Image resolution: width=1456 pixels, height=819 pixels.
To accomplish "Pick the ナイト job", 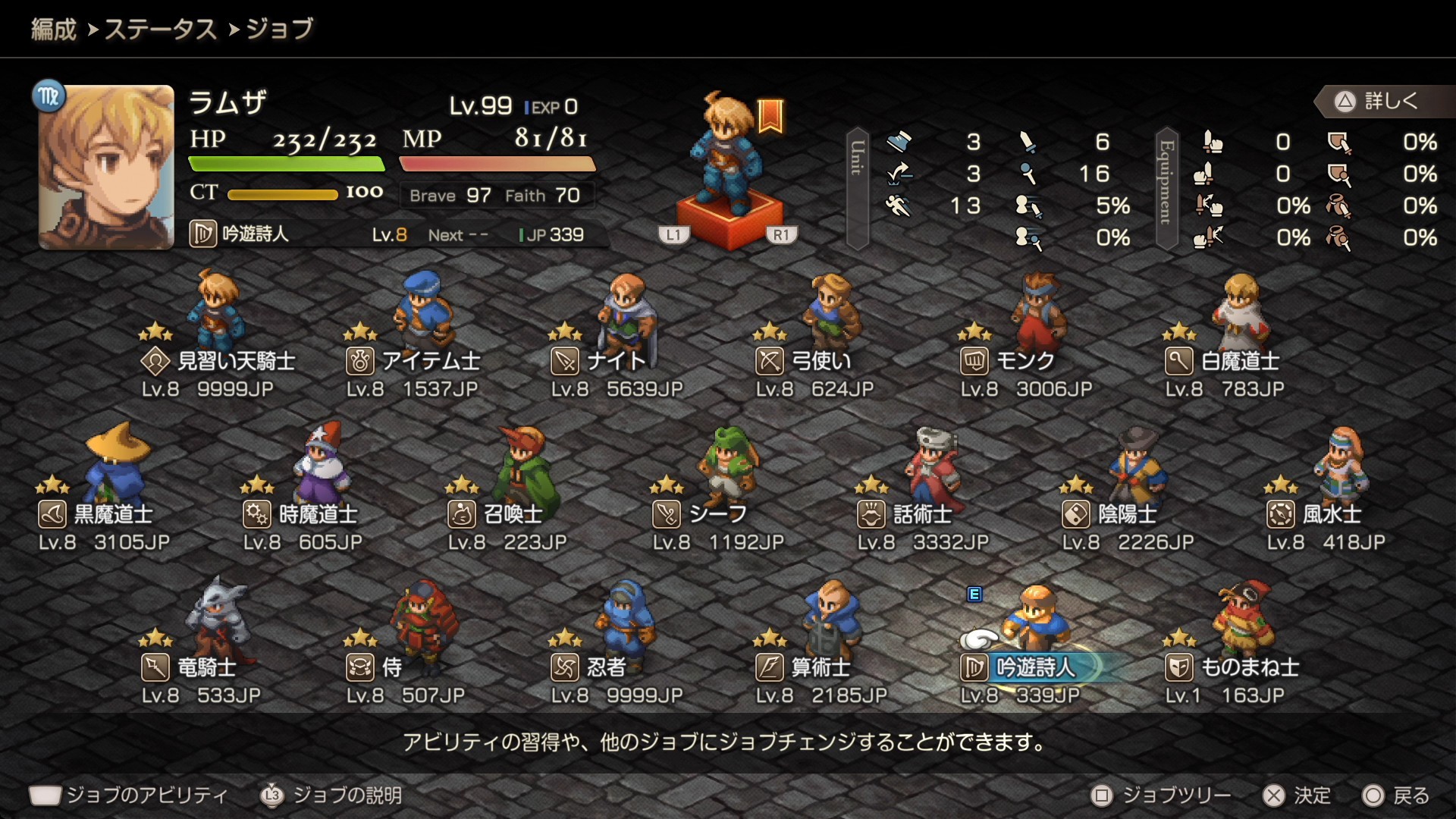I will [599, 361].
